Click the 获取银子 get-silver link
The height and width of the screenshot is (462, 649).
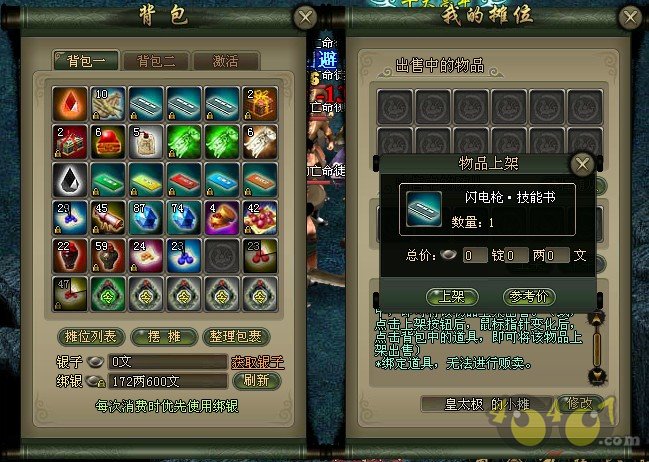click(x=257, y=361)
